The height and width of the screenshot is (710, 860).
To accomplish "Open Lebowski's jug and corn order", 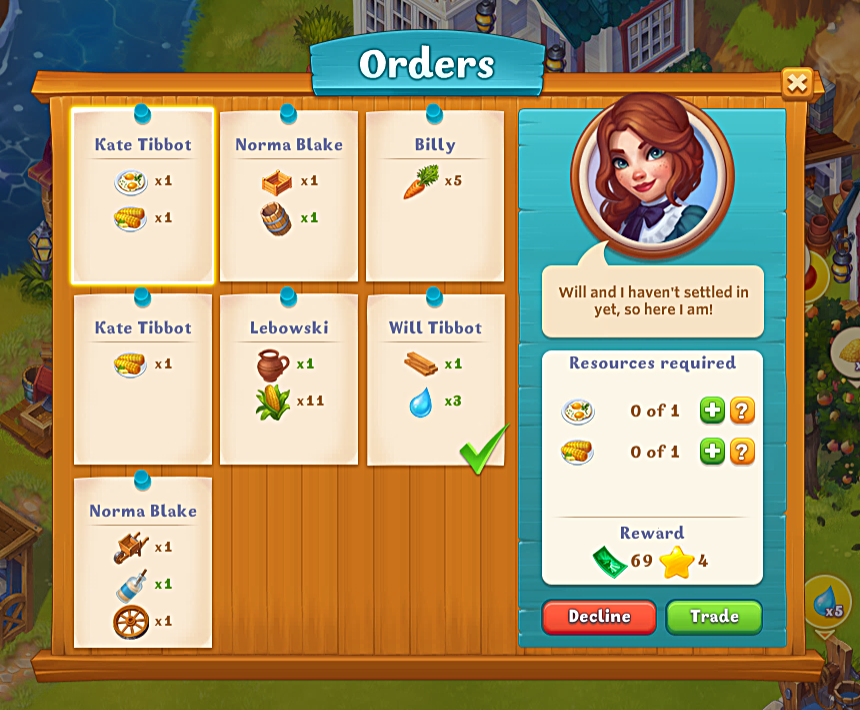I will click(289, 379).
